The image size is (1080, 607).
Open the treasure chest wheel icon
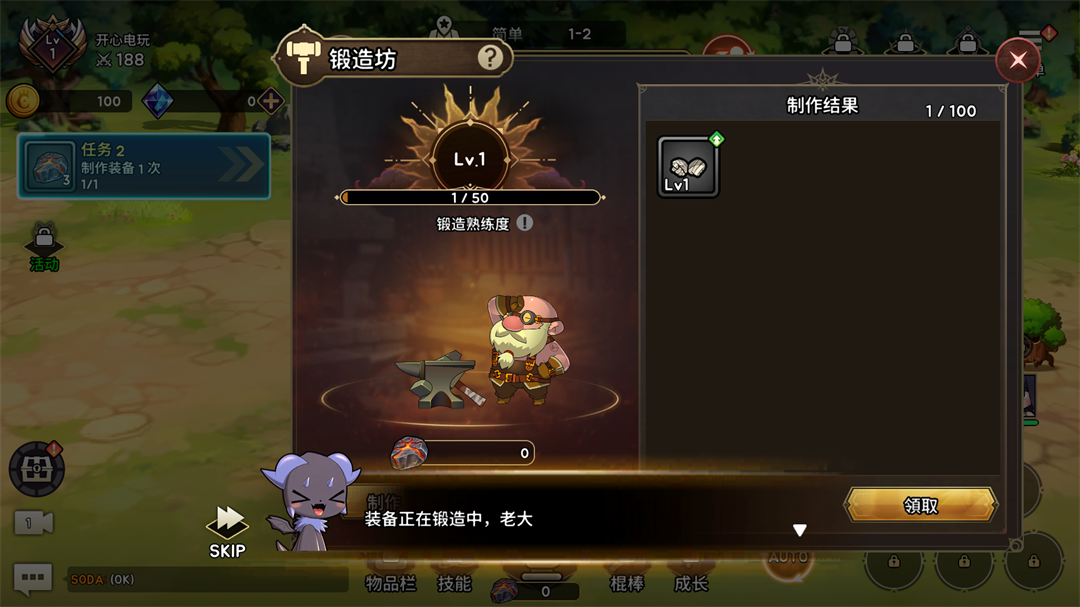[37, 468]
